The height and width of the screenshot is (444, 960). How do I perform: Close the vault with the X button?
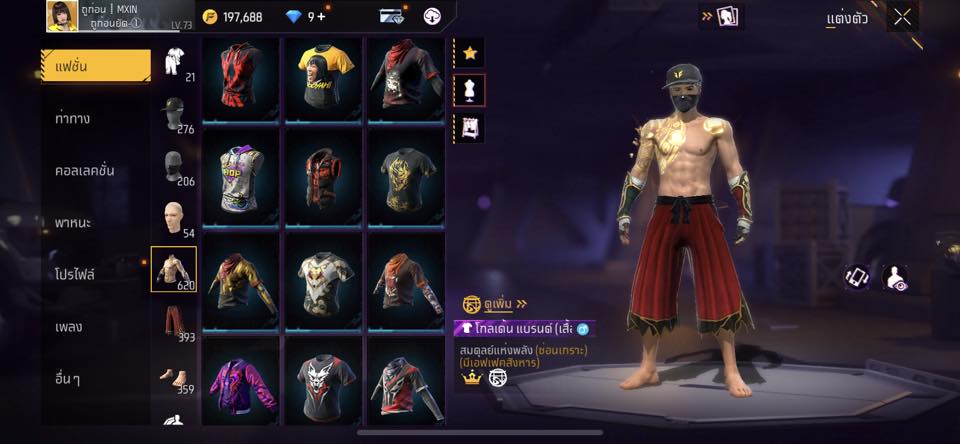tap(902, 17)
